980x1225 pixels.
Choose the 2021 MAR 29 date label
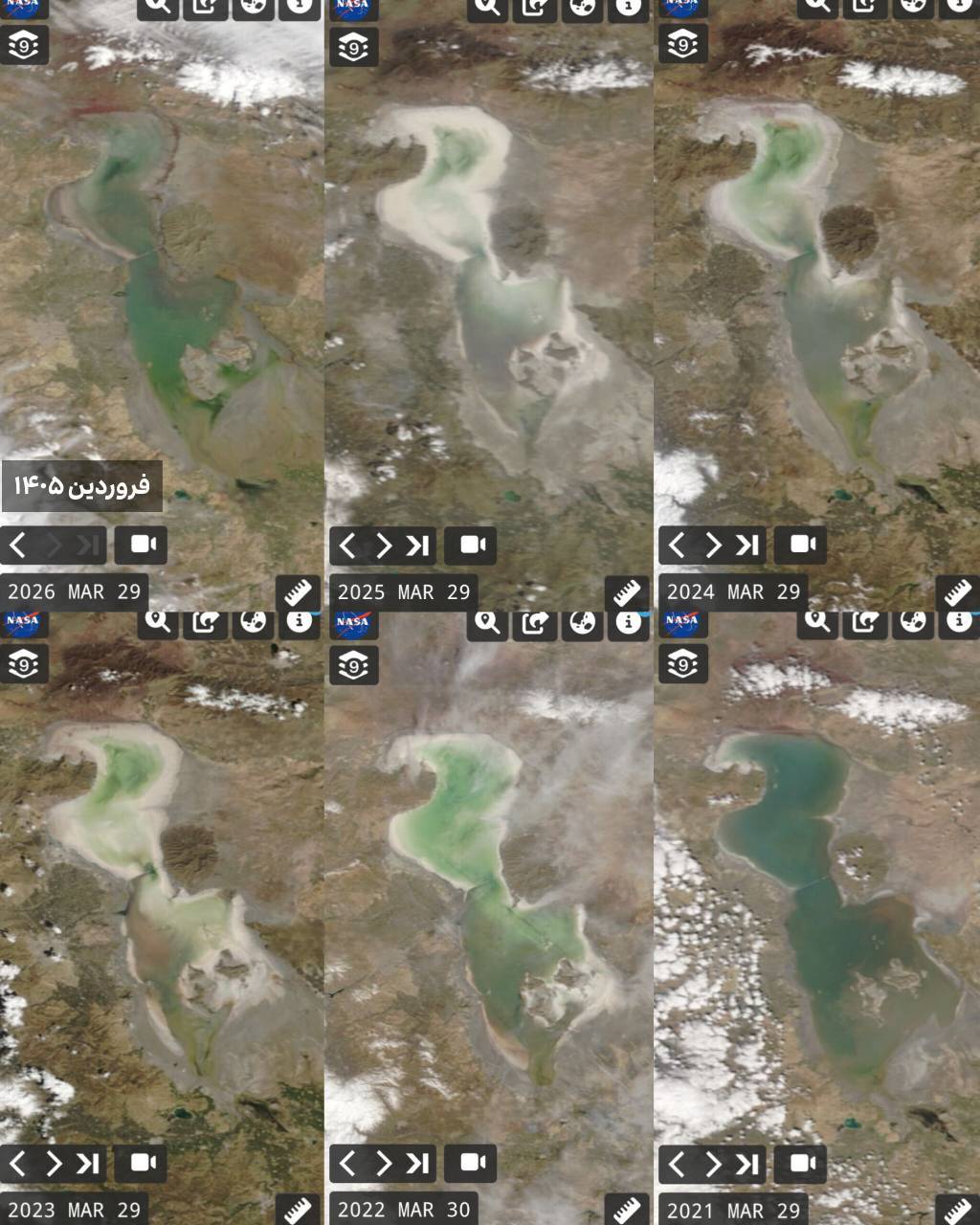click(x=733, y=1211)
